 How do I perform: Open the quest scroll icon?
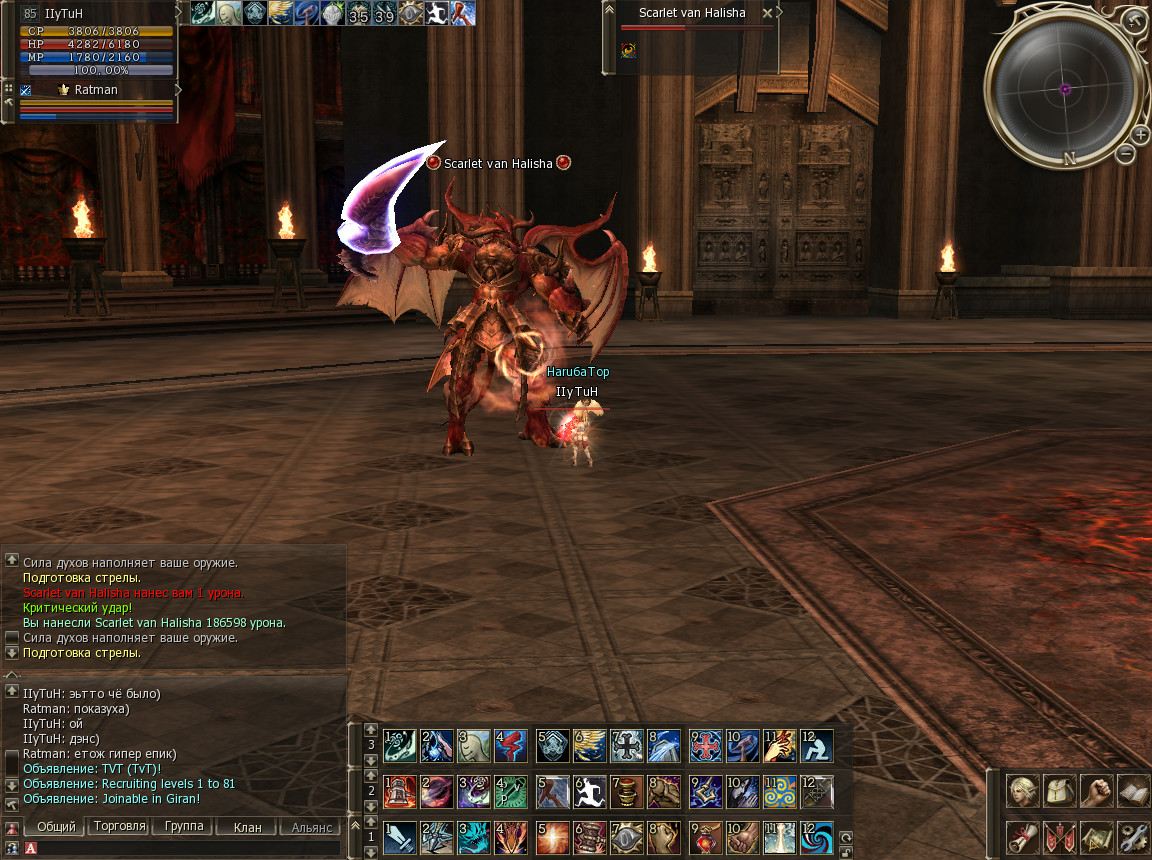tap(1023, 835)
